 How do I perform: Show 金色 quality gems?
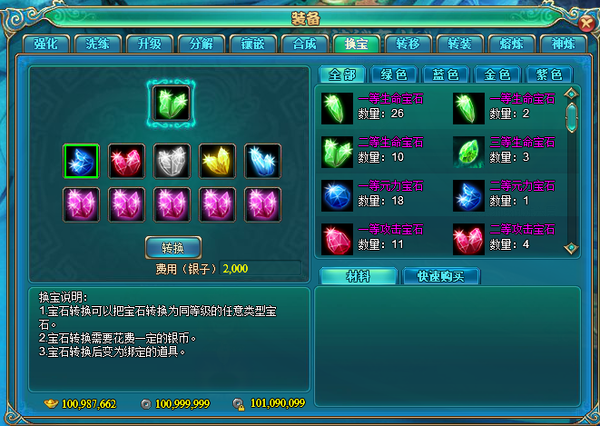point(496,75)
